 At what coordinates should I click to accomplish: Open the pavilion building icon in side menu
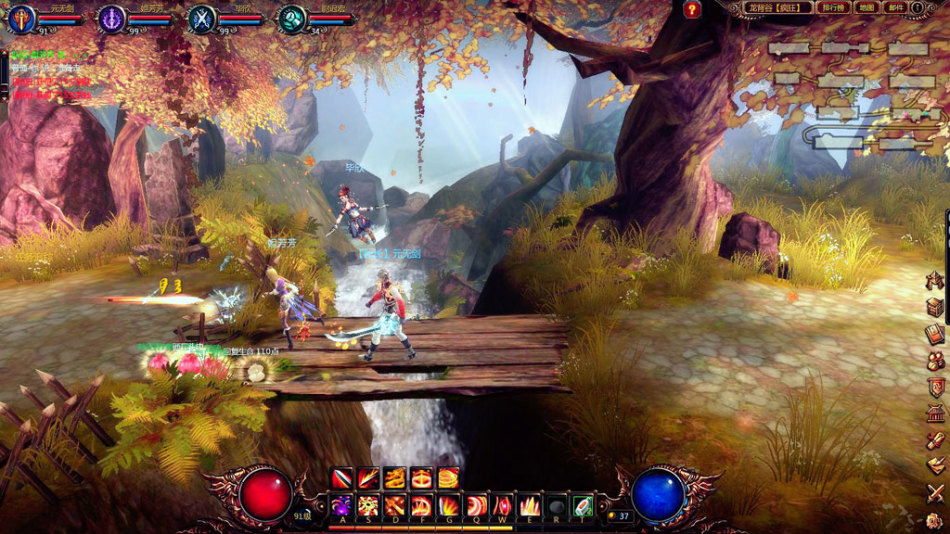click(935, 413)
